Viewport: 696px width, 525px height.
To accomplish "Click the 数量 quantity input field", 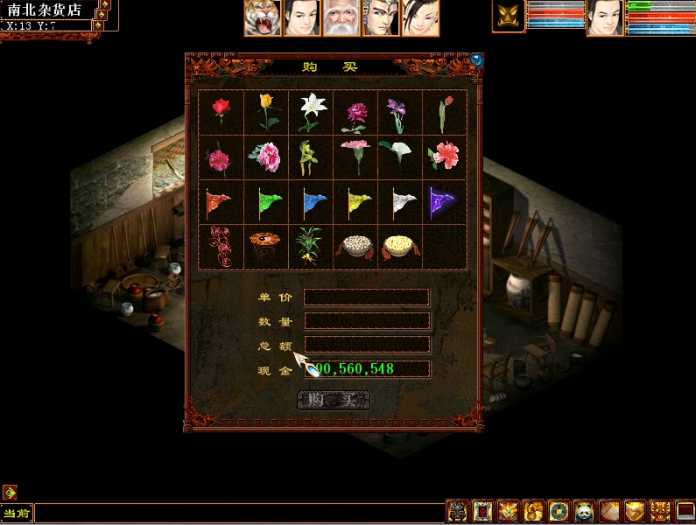I will point(367,321).
